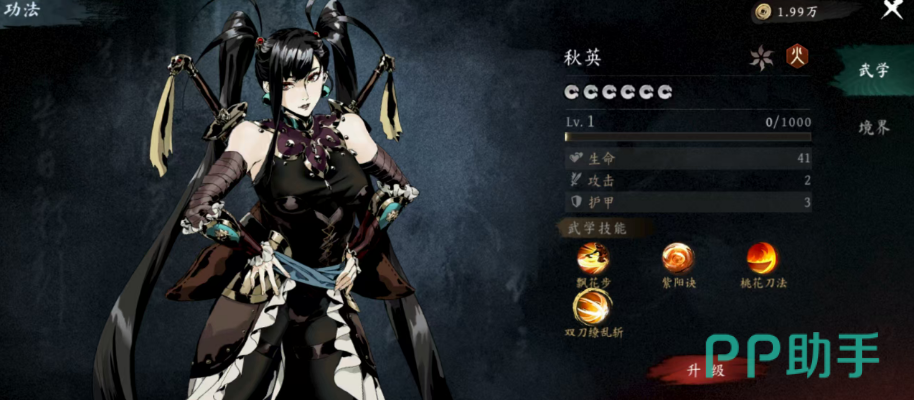Choose the 桃花刀法 skill icon
Image resolution: width=914 pixels, height=400 pixels.
(762, 259)
